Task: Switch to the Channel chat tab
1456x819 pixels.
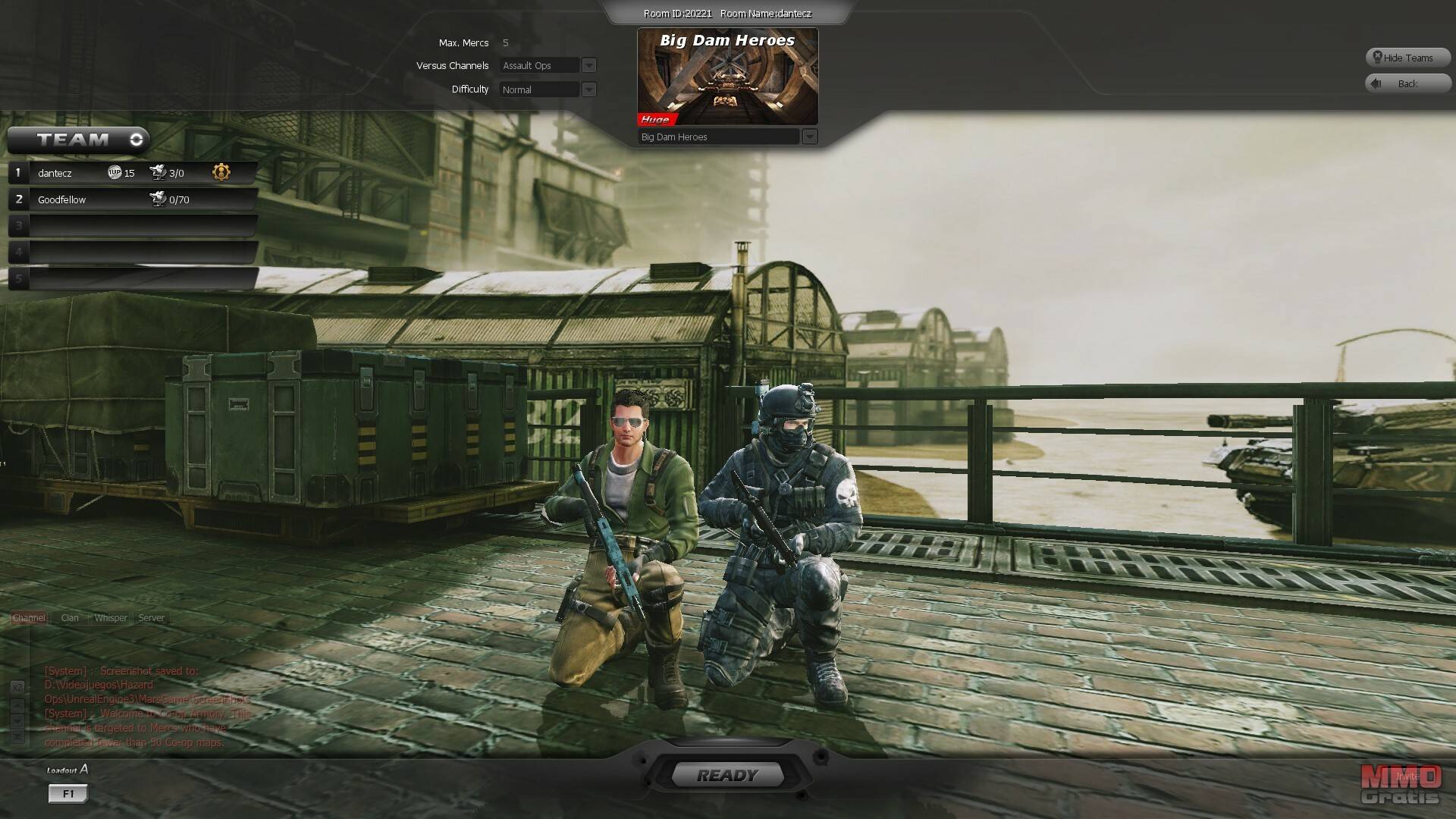Action: 29,618
